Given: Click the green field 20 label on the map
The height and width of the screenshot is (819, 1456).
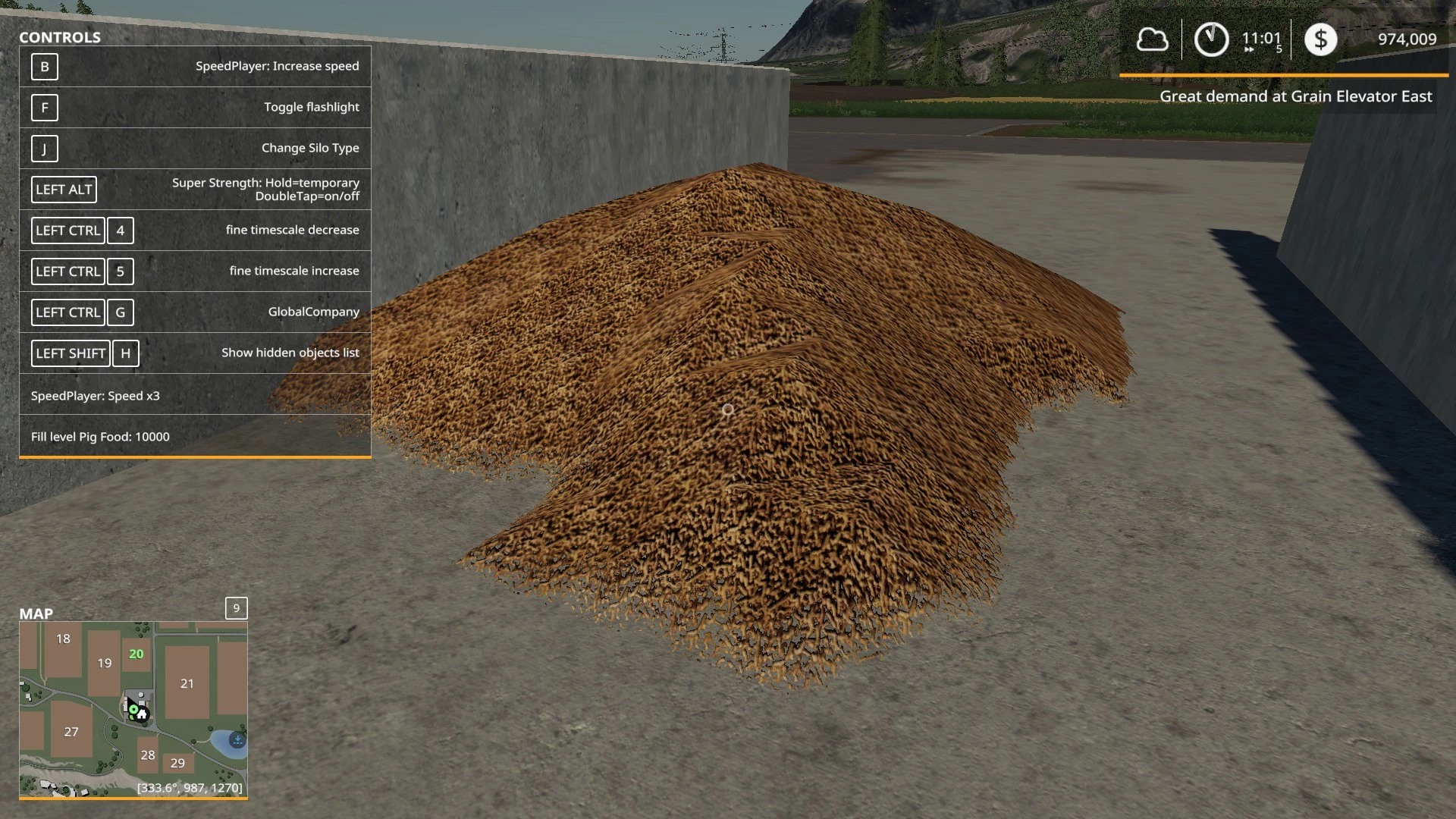Looking at the screenshot, I should click(136, 654).
